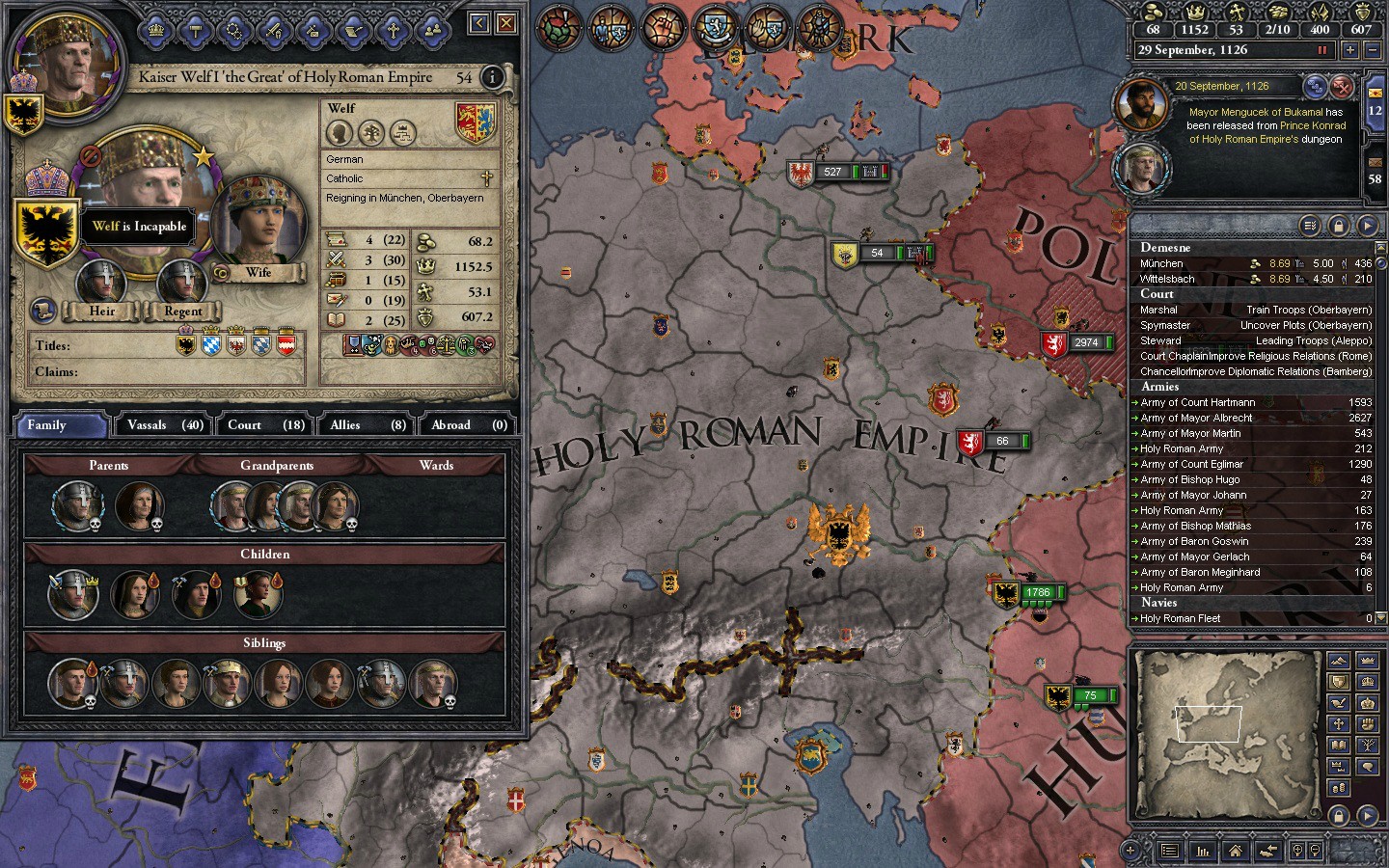Image resolution: width=1389 pixels, height=868 pixels.
Task: Dismiss the Mayor Mengucek release message
Action: [1342, 87]
